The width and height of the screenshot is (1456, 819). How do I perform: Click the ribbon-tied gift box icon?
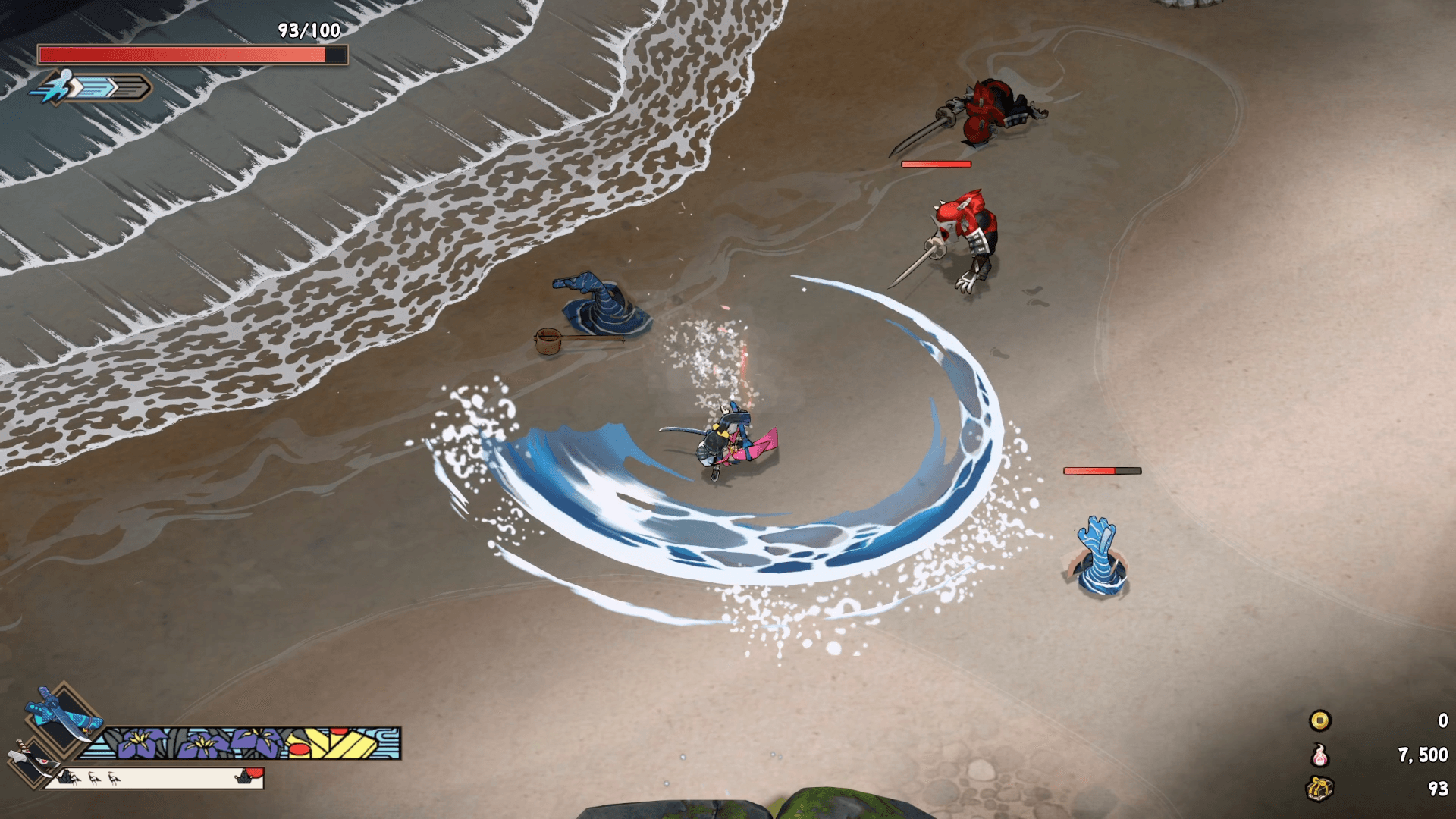click(1319, 789)
